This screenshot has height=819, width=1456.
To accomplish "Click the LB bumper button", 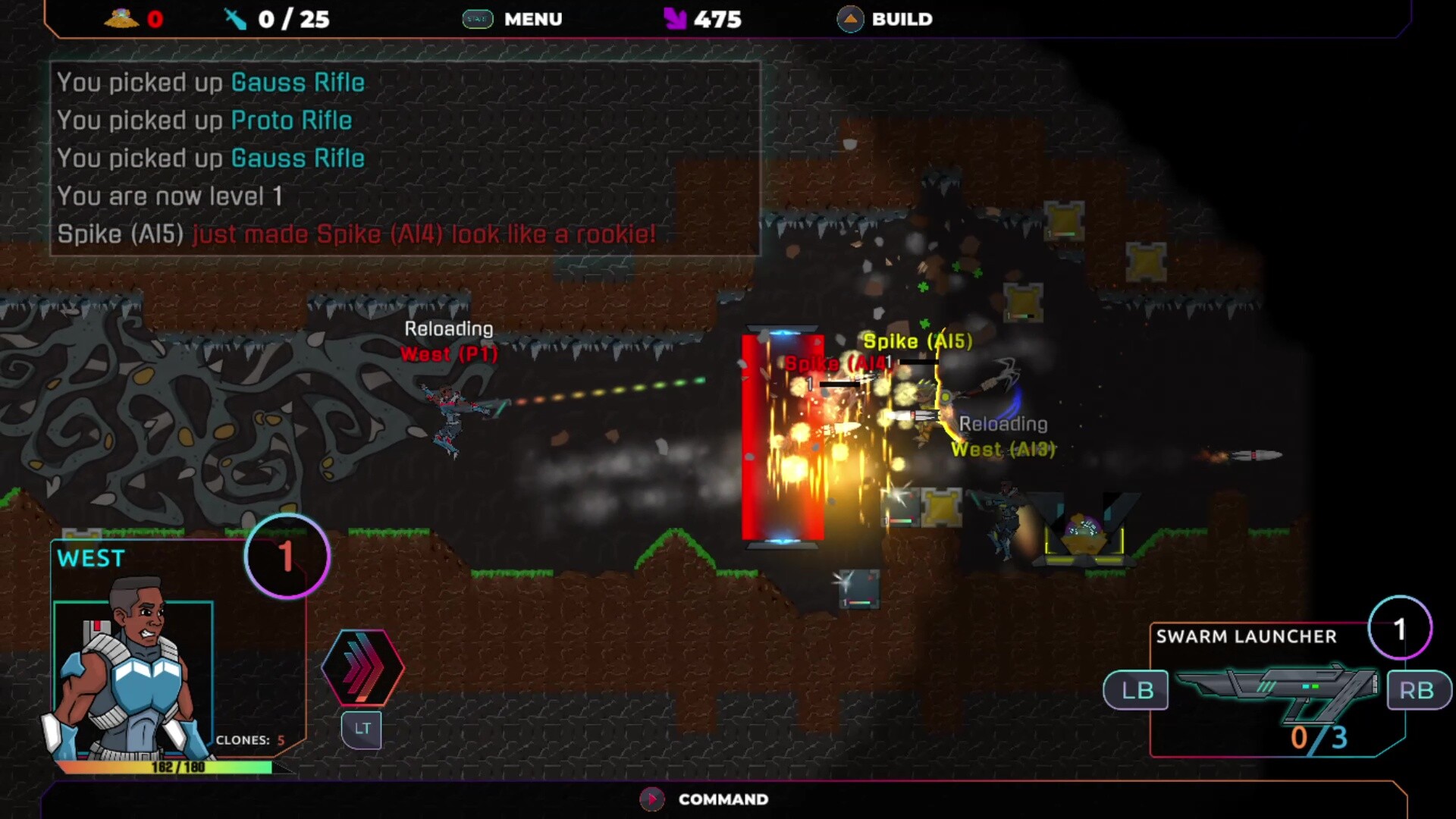I will [x=1135, y=690].
